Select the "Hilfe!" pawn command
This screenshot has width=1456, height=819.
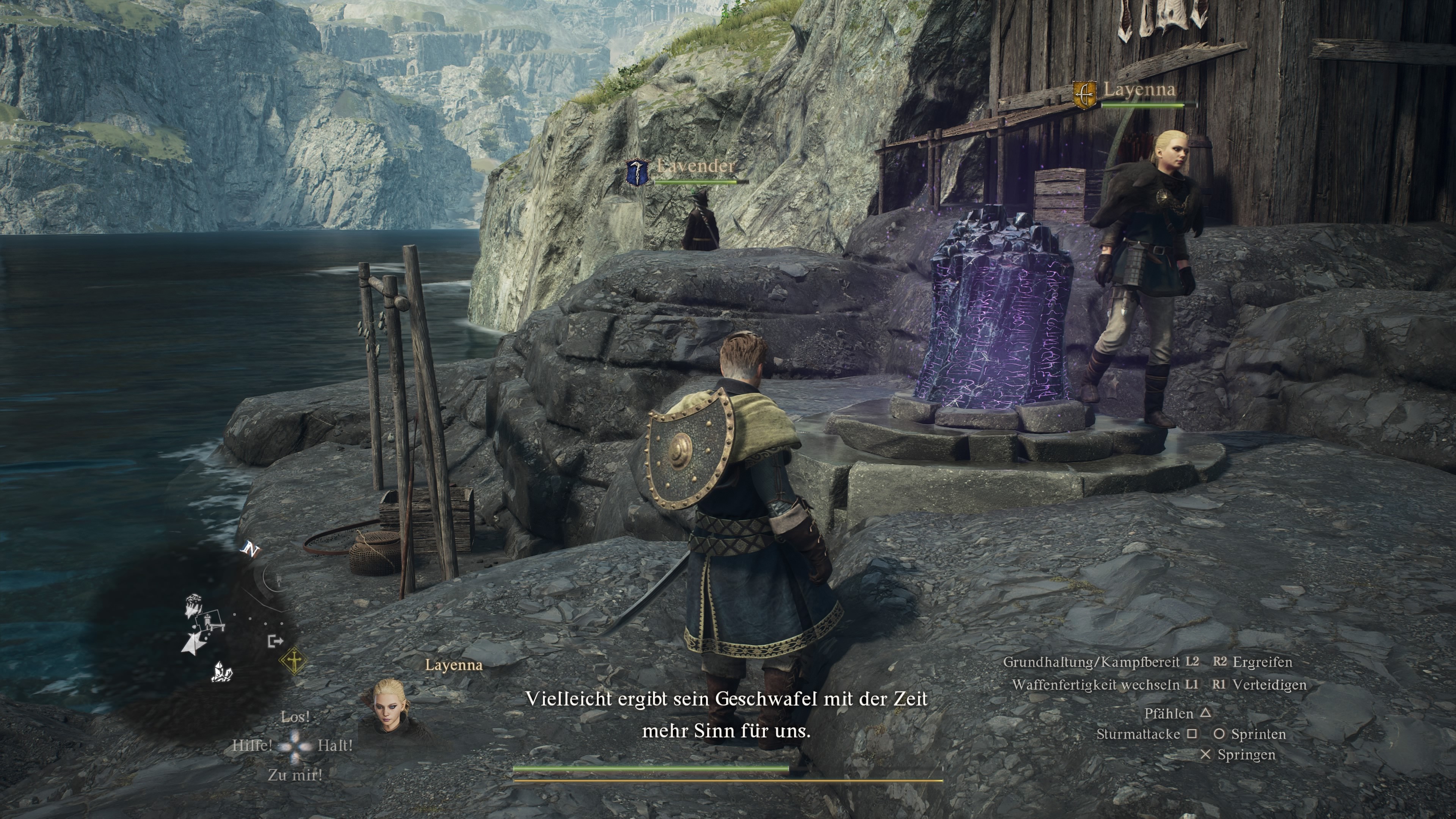coord(252,745)
